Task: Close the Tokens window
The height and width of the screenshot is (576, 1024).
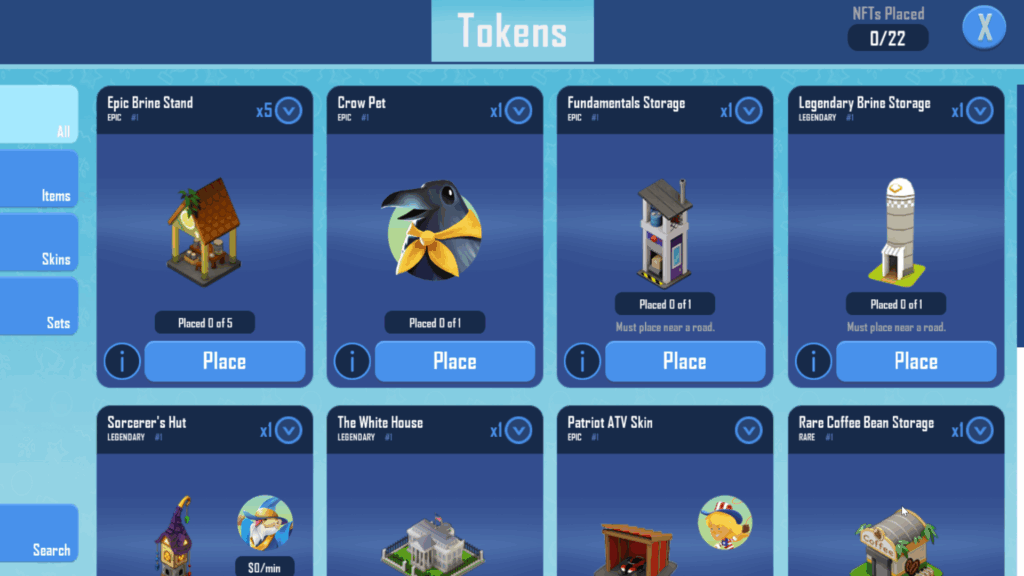Action: click(984, 28)
